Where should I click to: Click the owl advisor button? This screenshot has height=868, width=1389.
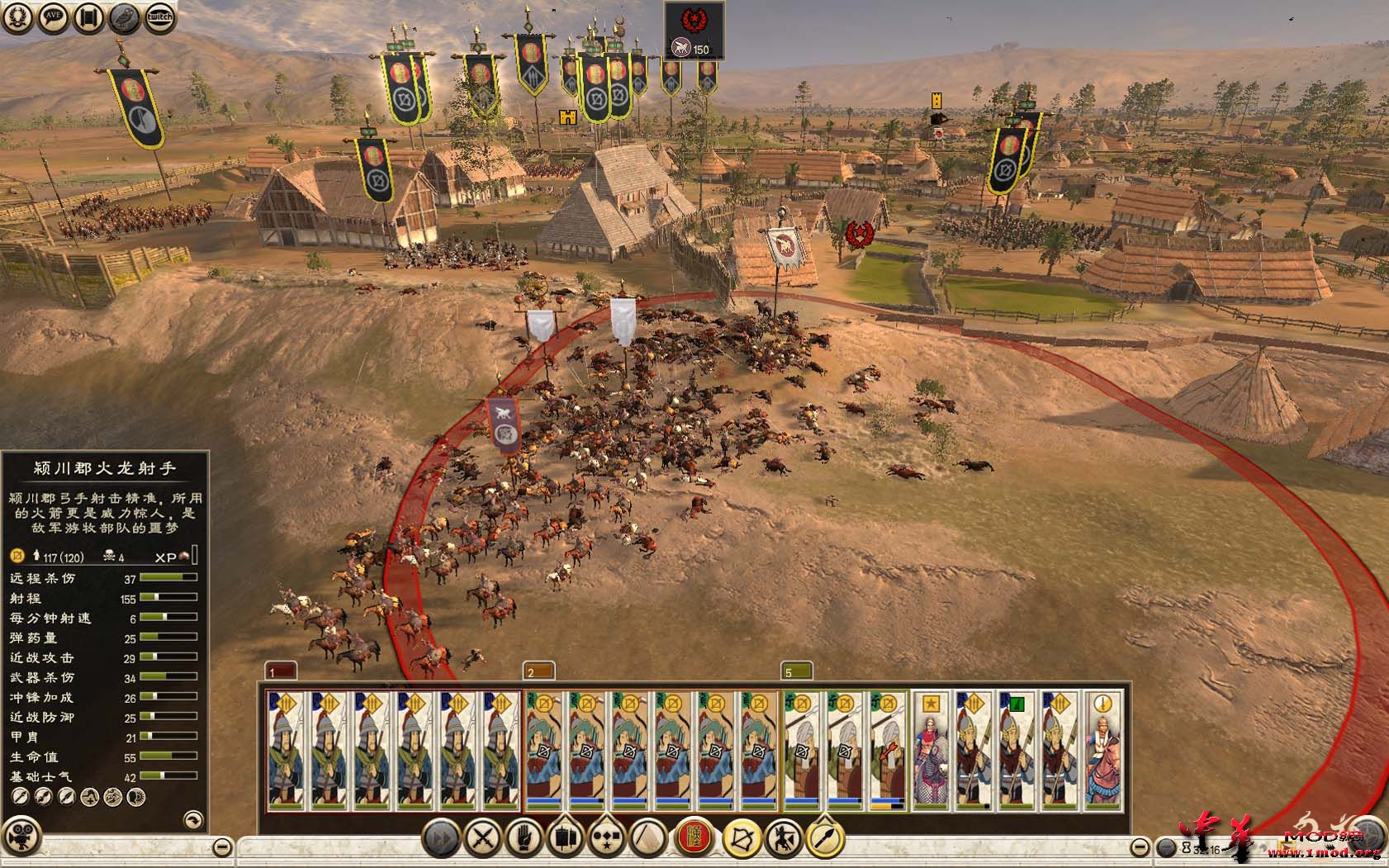point(125,17)
